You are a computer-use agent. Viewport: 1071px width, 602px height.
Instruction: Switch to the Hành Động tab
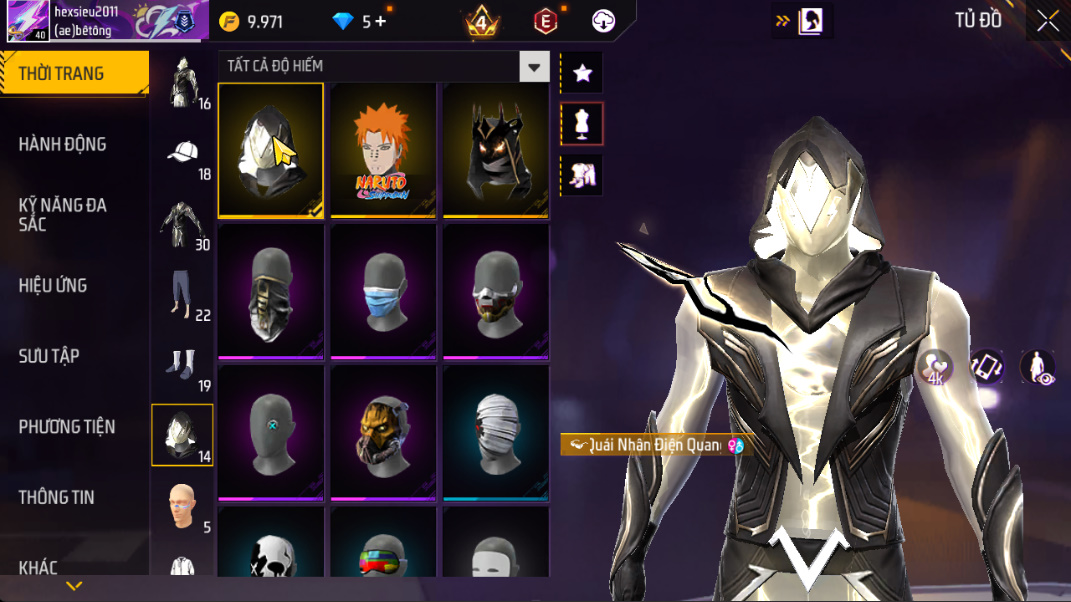coord(62,144)
